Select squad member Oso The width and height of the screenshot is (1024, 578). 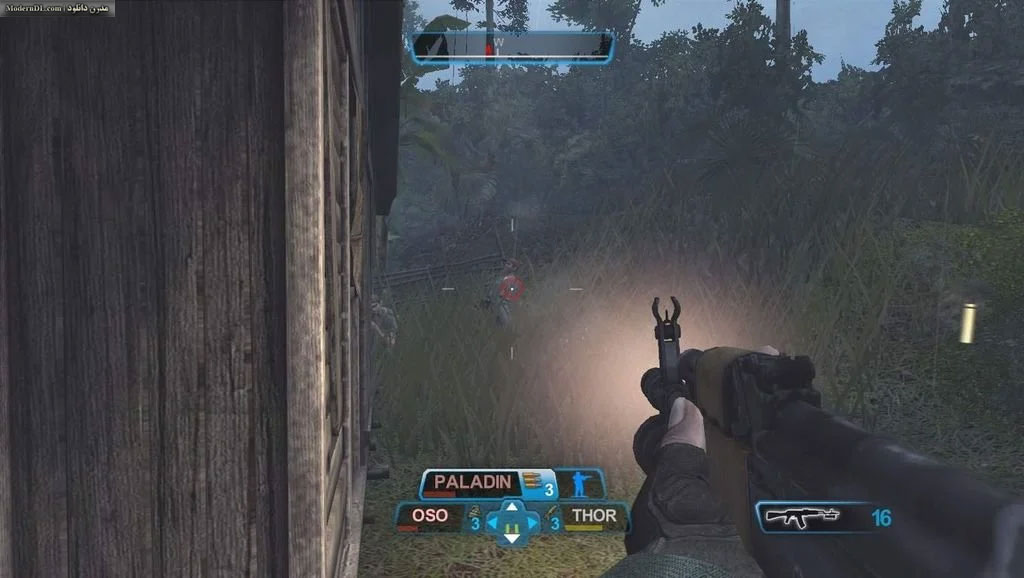pos(428,518)
